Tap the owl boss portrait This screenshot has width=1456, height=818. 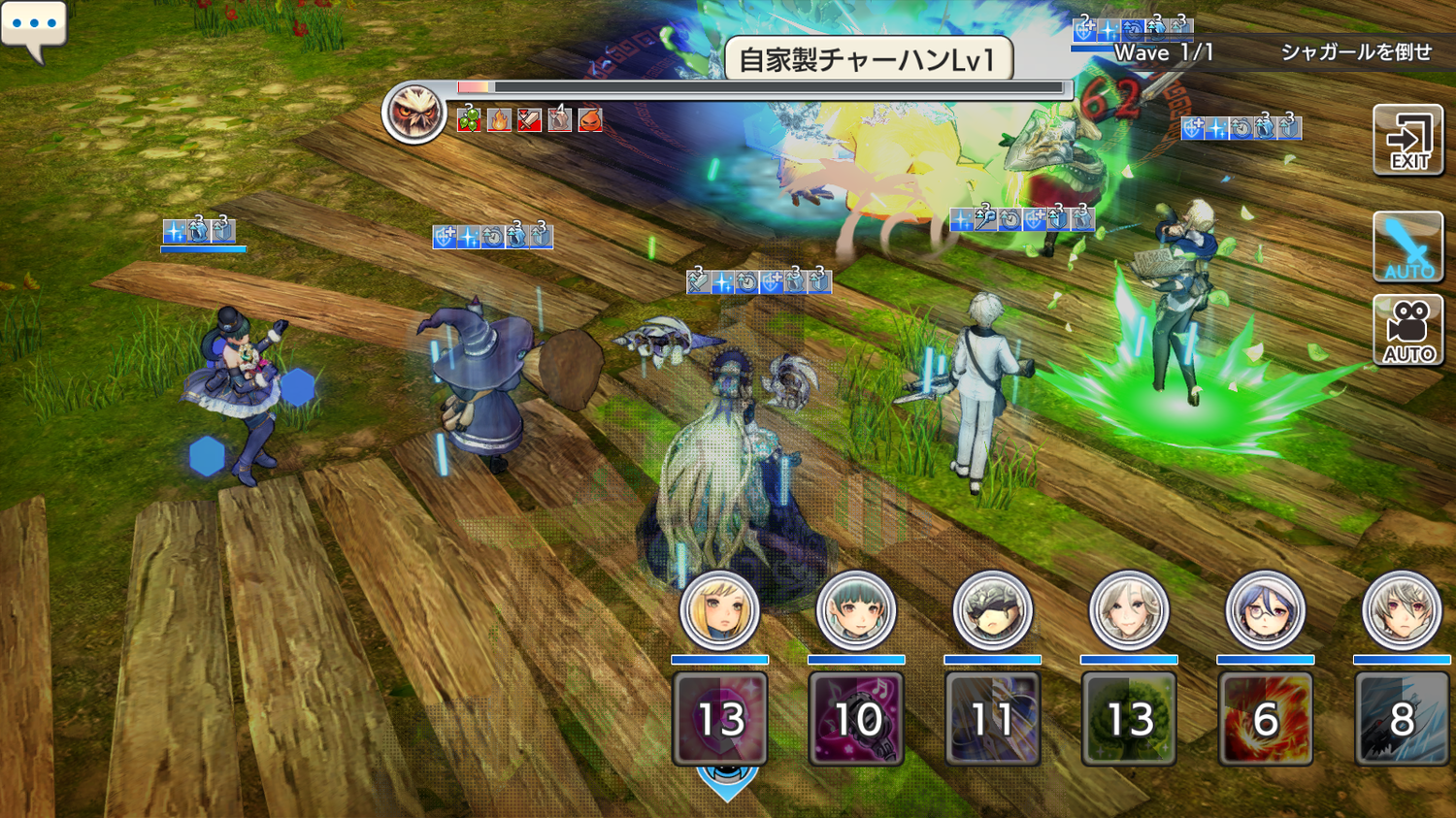pos(414,114)
